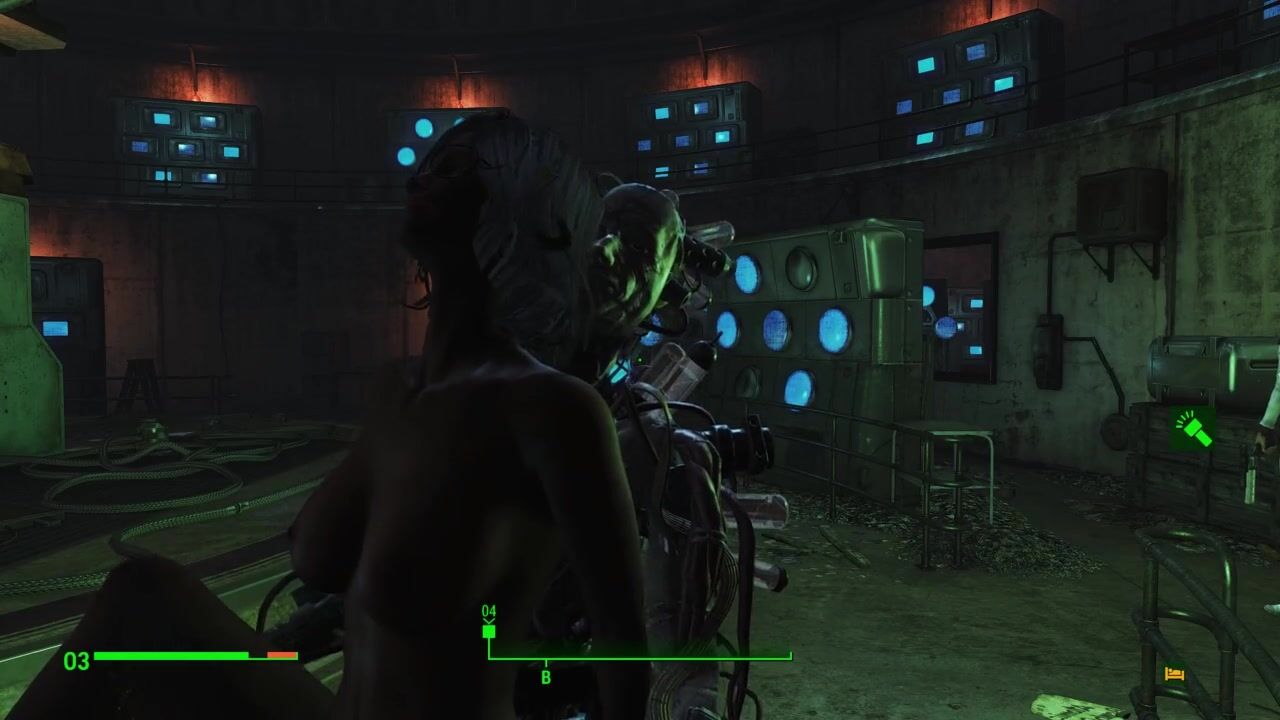The width and height of the screenshot is (1280, 720).
Task: Click the green flashlight icon
Action: click(1193, 428)
